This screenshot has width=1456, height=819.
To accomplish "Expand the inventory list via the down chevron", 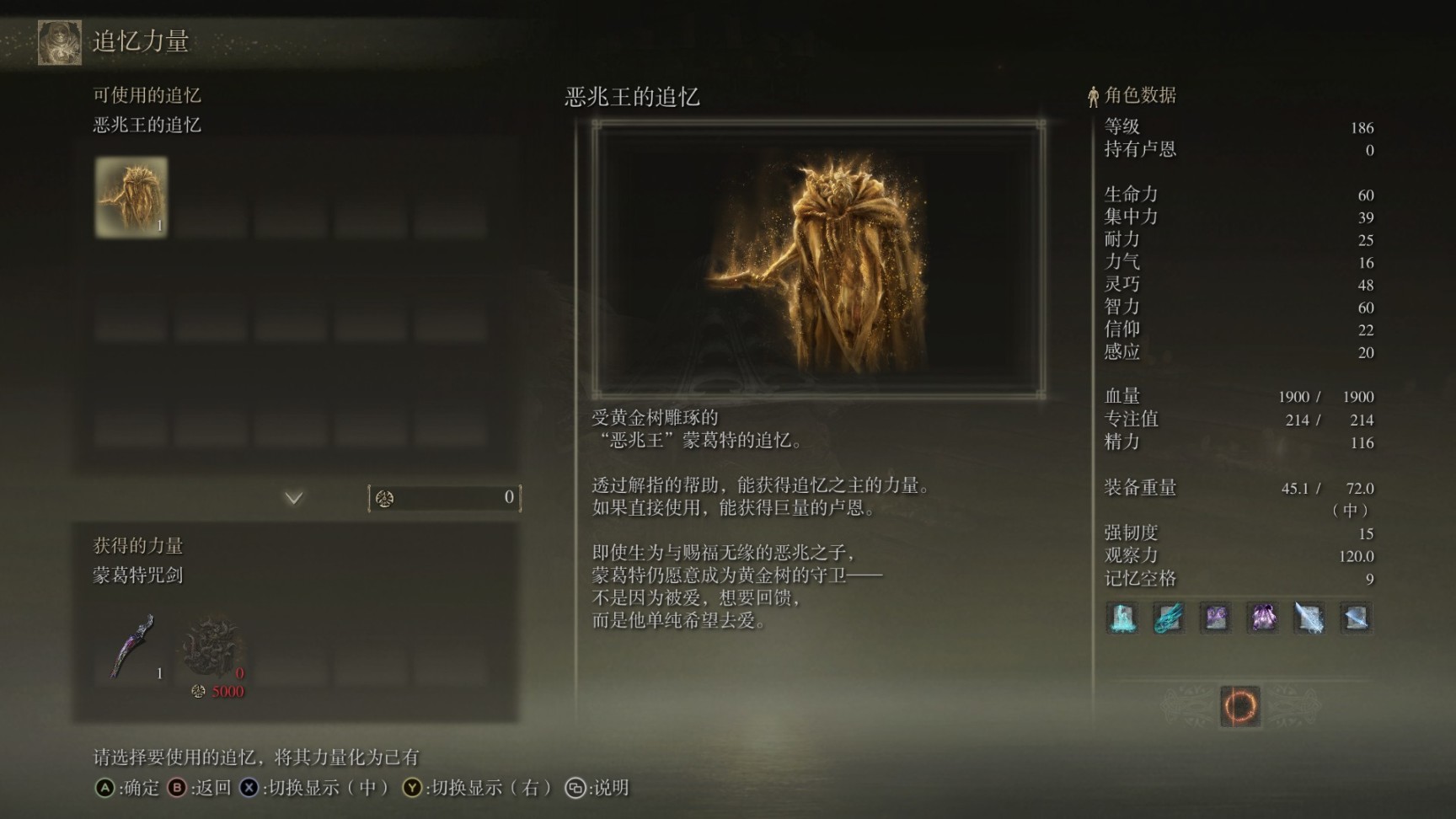I will (293, 498).
